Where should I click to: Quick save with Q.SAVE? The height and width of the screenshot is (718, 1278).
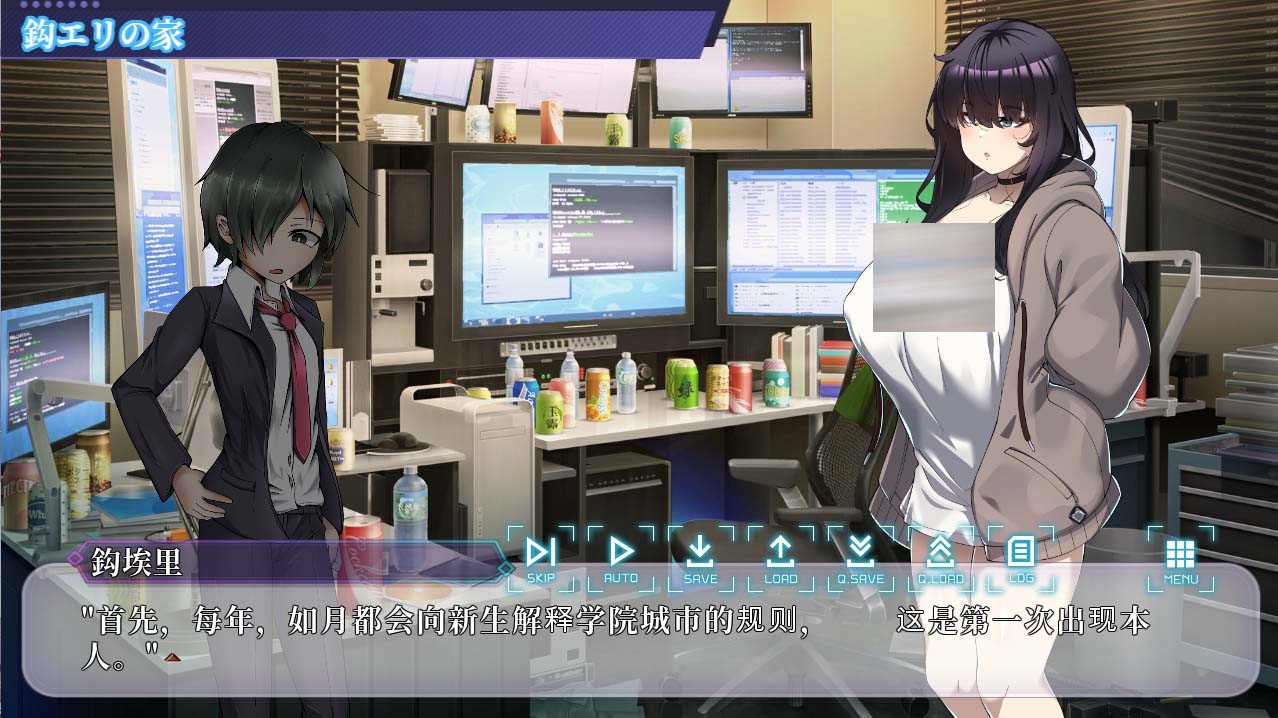click(x=860, y=558)
